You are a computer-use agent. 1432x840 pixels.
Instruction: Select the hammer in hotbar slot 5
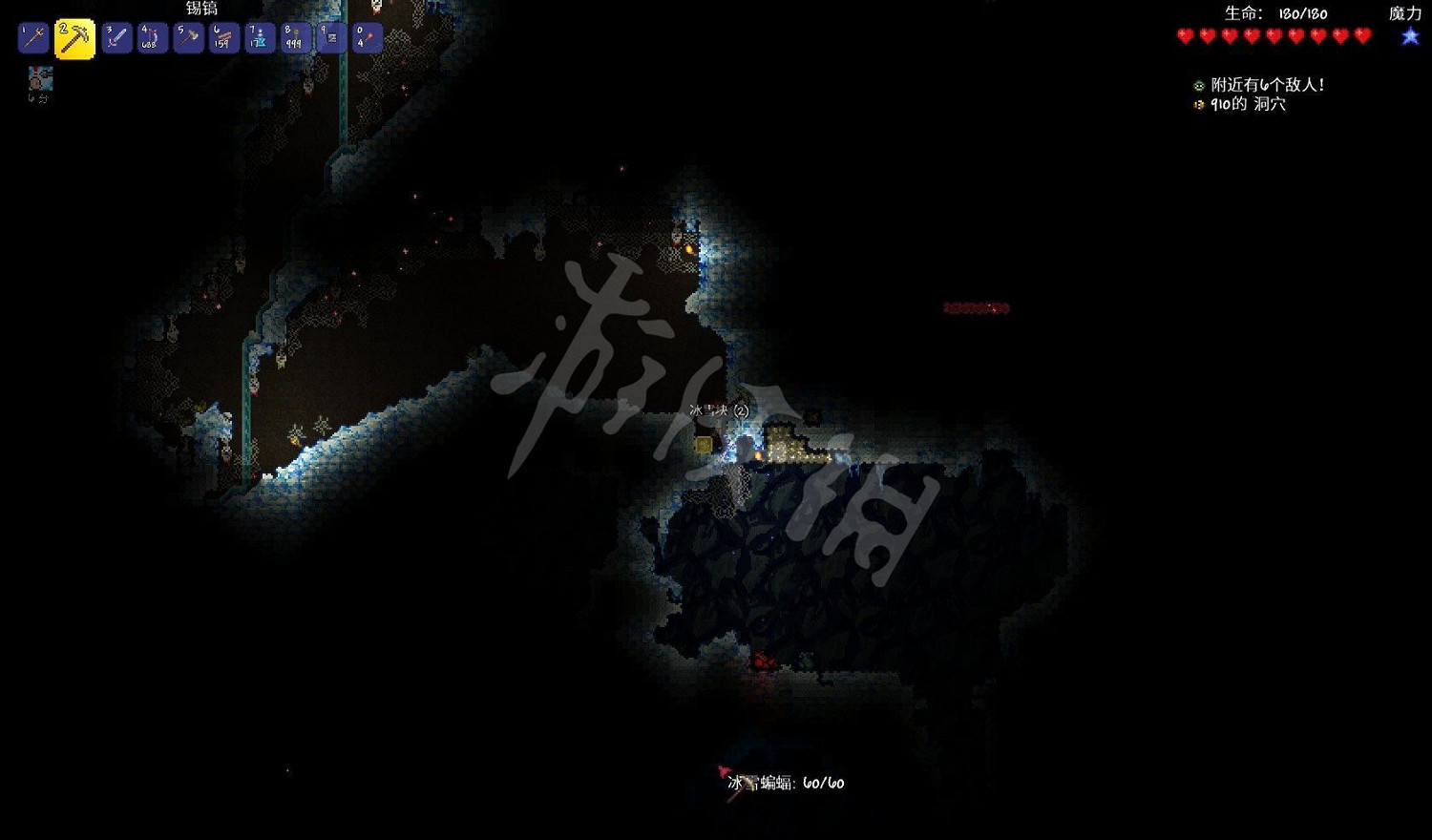(187, 36)
